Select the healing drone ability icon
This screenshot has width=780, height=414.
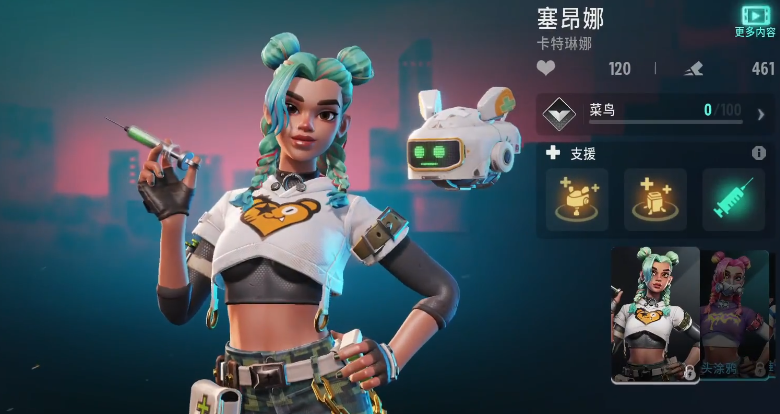tap(576, 199)
